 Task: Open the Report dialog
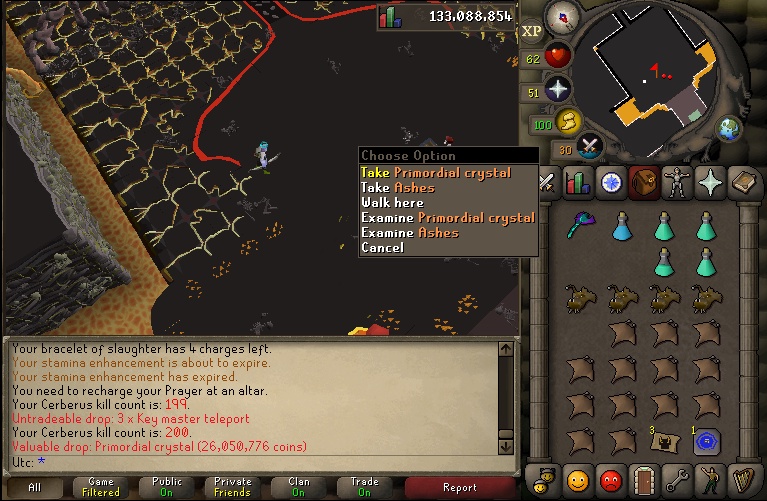(459, 488)
